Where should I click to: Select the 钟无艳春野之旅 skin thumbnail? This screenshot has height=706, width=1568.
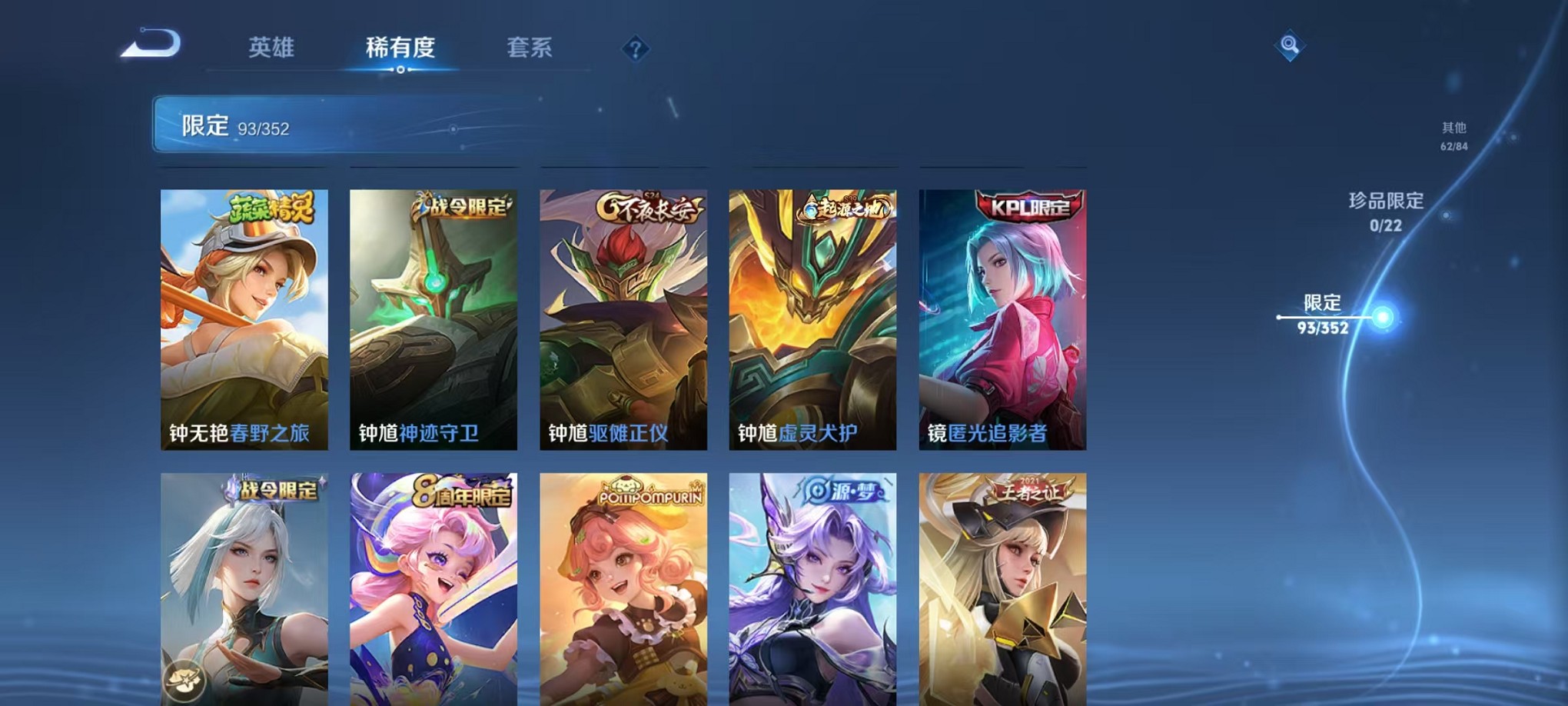pos(243,319)
